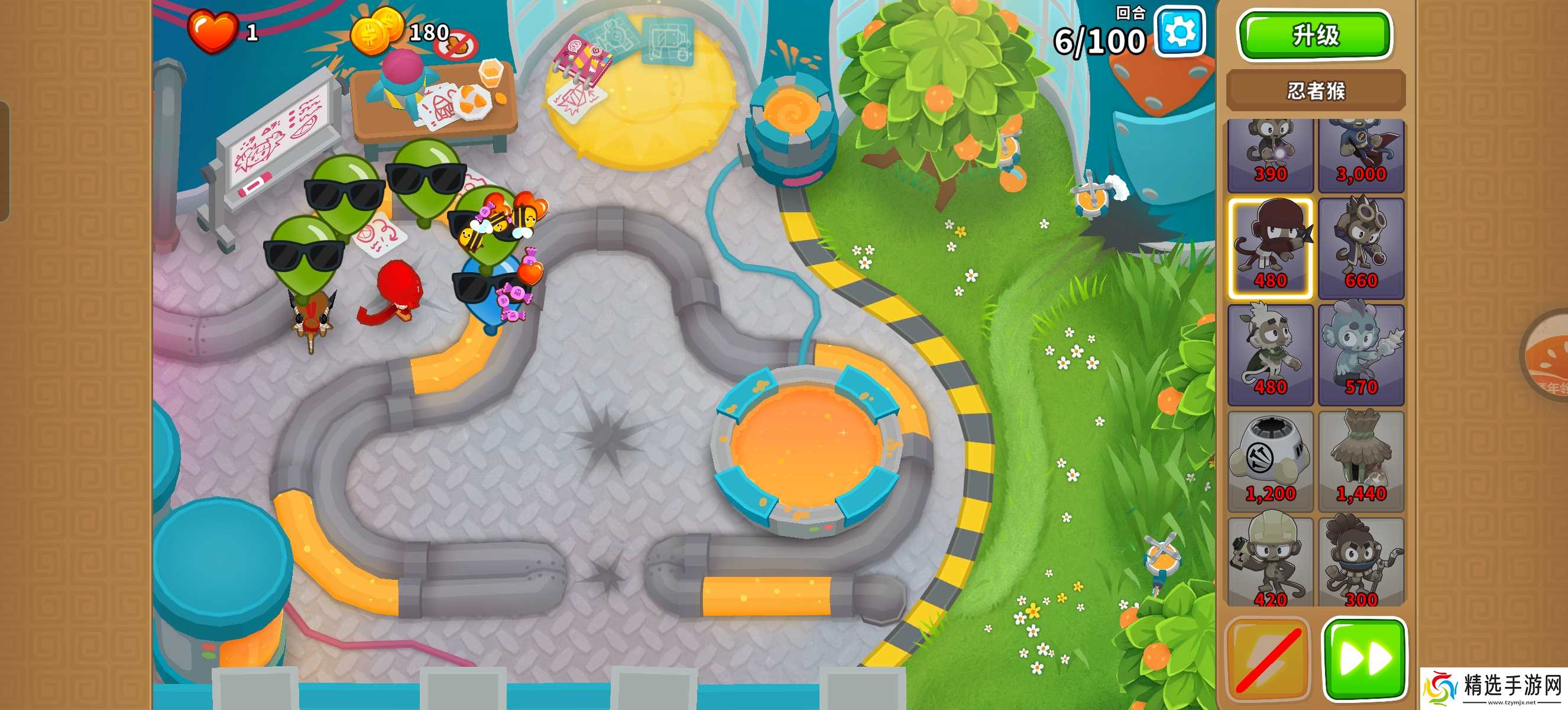Choose the Monkey Village hut costing 1,440
This screenshot has width=1568, height=710.
pos(1360,461)
